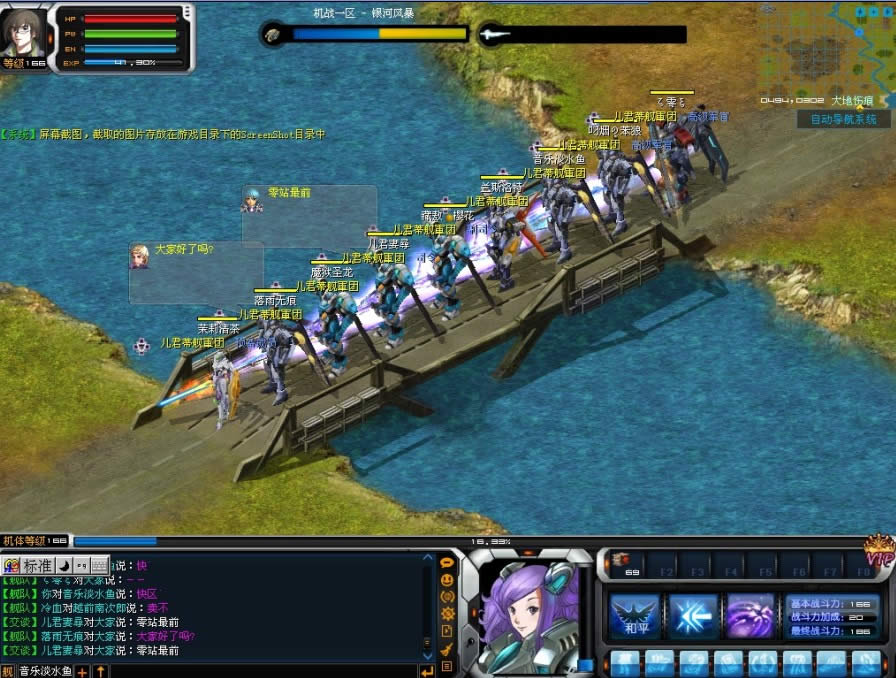Open the smiley emoticon picker
This screenshot has width=896, height=678.
(447, 579)
